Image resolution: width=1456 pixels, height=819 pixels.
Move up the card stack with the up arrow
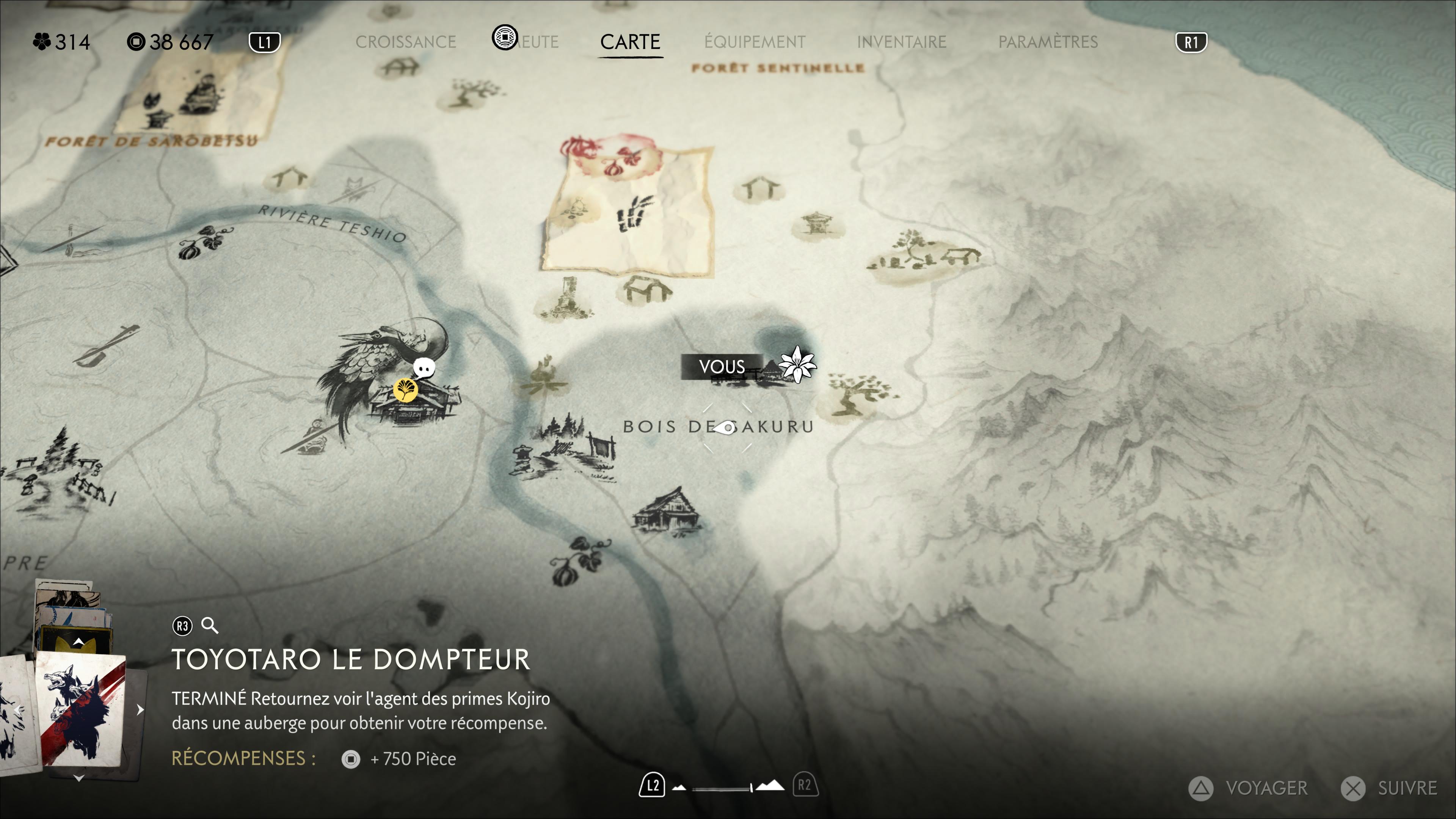click(x=79, y=642)
